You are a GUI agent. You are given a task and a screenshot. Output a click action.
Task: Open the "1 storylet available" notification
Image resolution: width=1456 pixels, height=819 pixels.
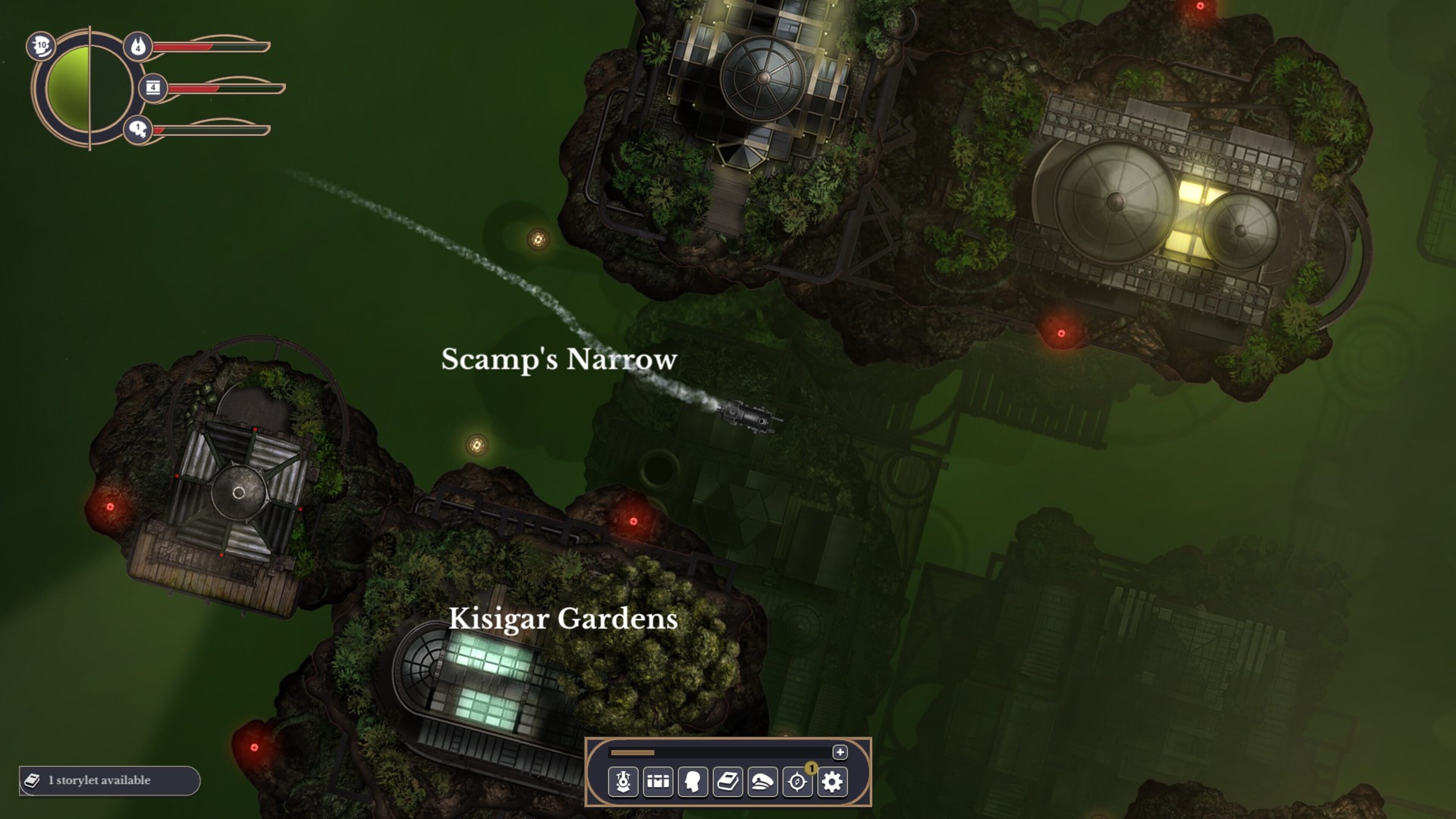point(110,781)
